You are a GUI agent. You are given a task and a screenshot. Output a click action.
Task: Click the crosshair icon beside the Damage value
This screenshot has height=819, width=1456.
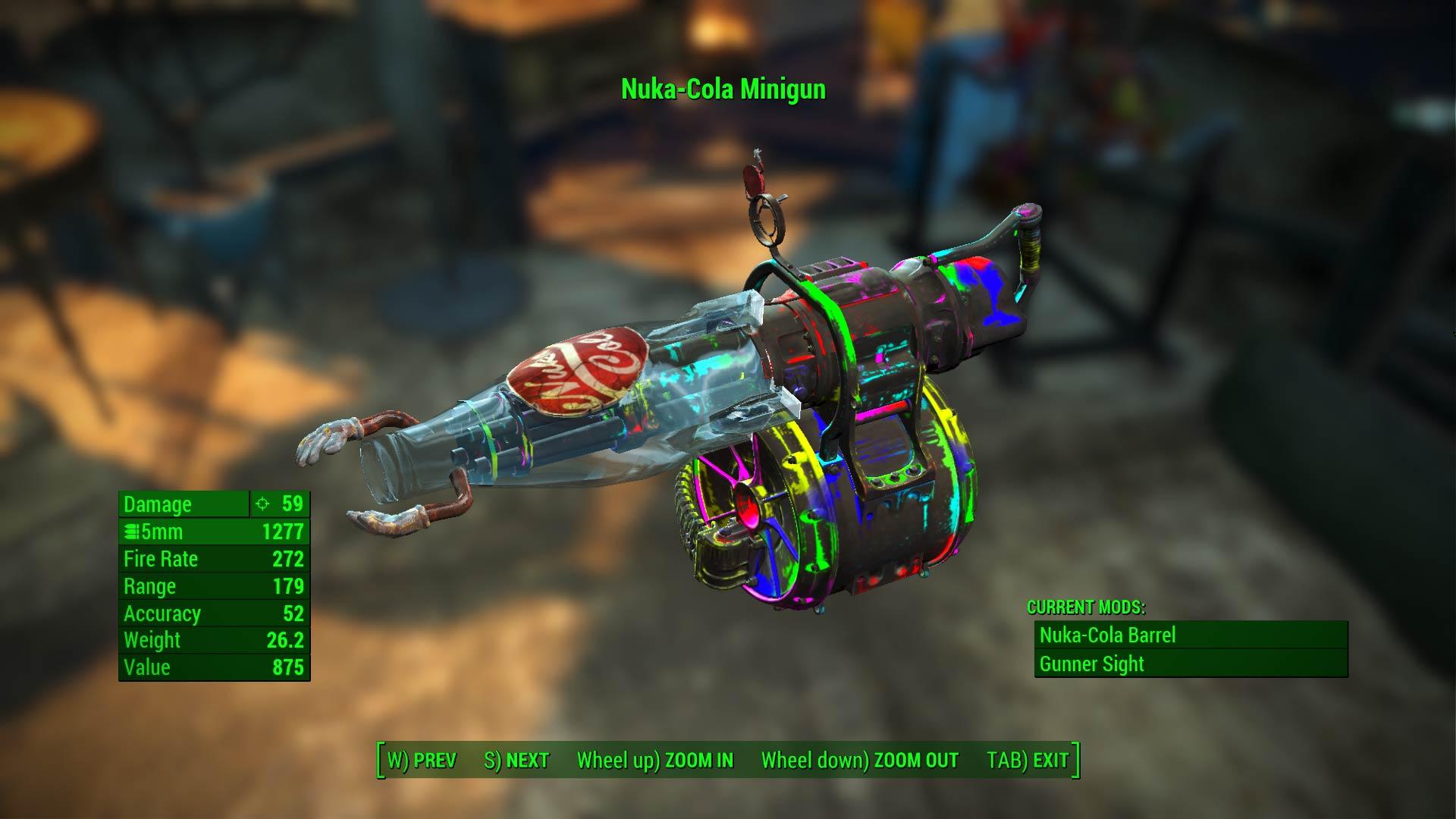coord(261,504)
